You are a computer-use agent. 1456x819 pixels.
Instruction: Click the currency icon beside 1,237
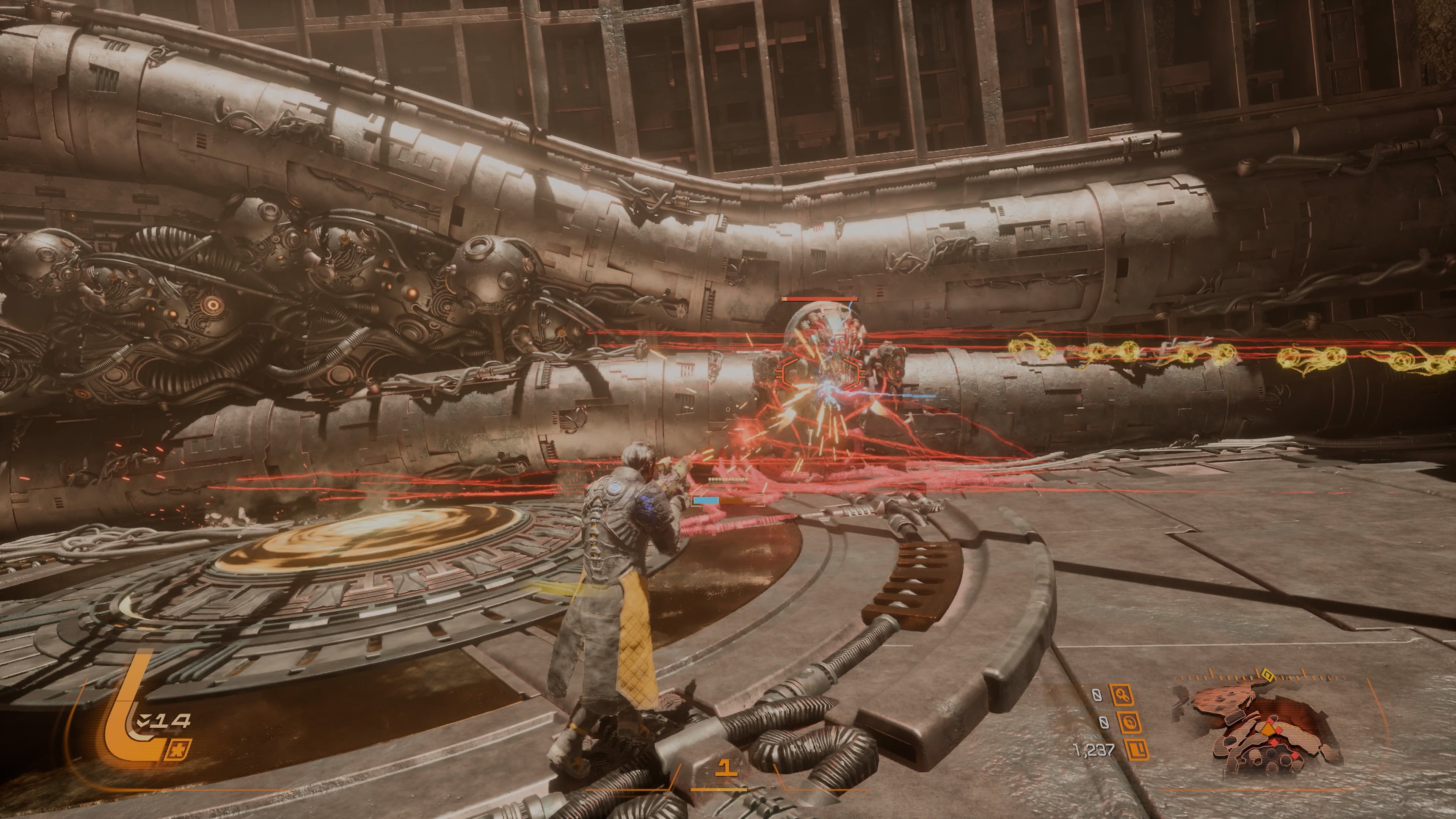point(1137,750)
